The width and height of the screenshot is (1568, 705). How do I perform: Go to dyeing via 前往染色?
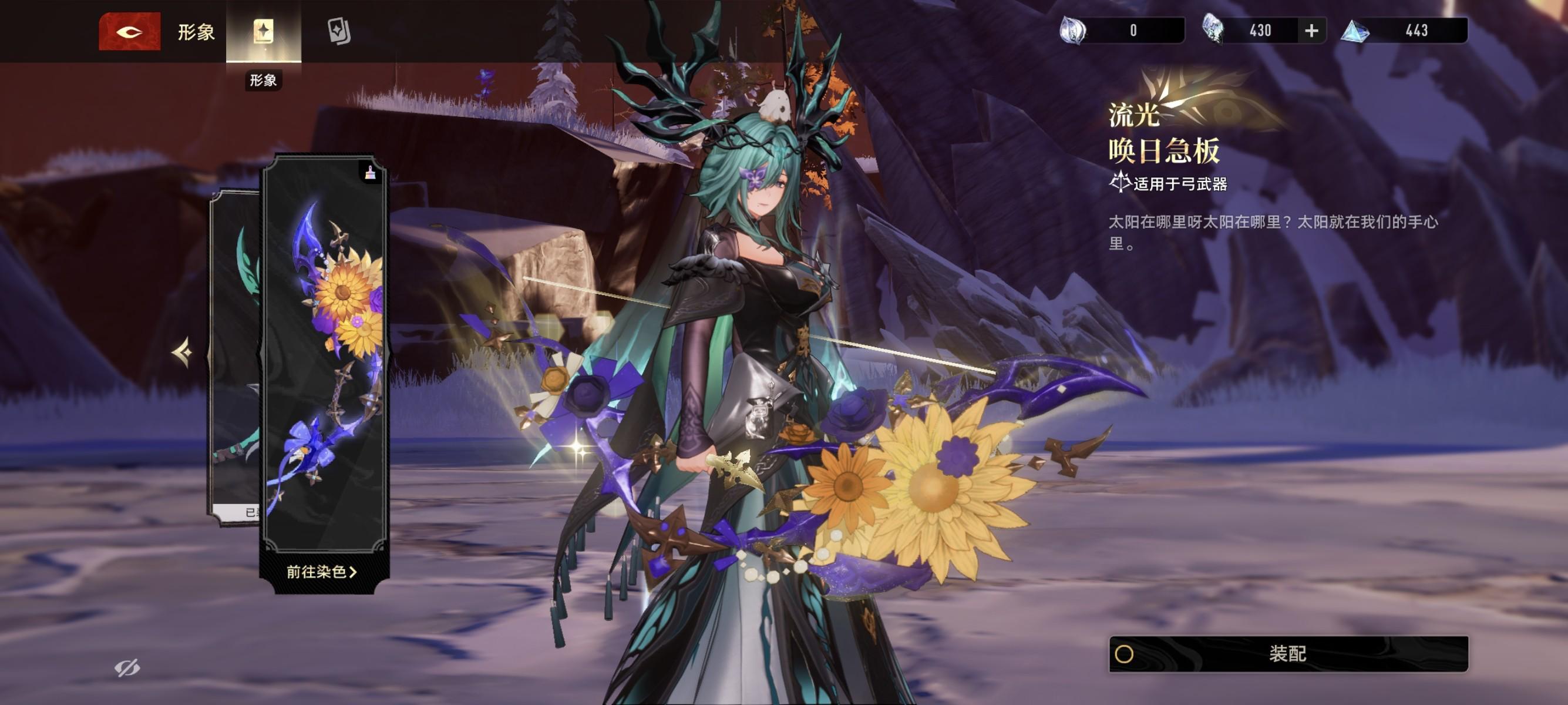321,572
